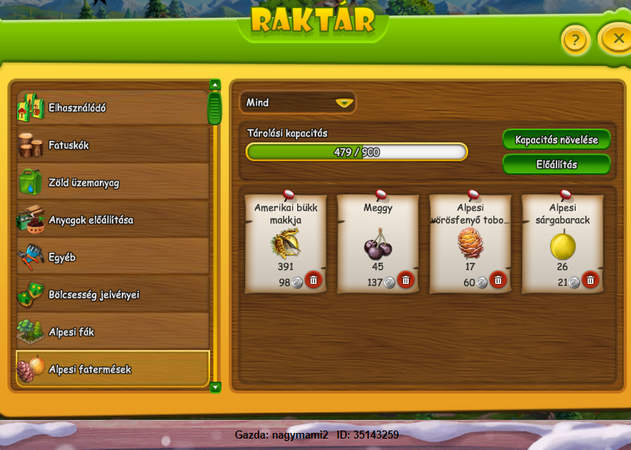Select the Meggy cherry item card
This screenshot has height=450, width=631.
pyautogui.click(x=378, y=240)
